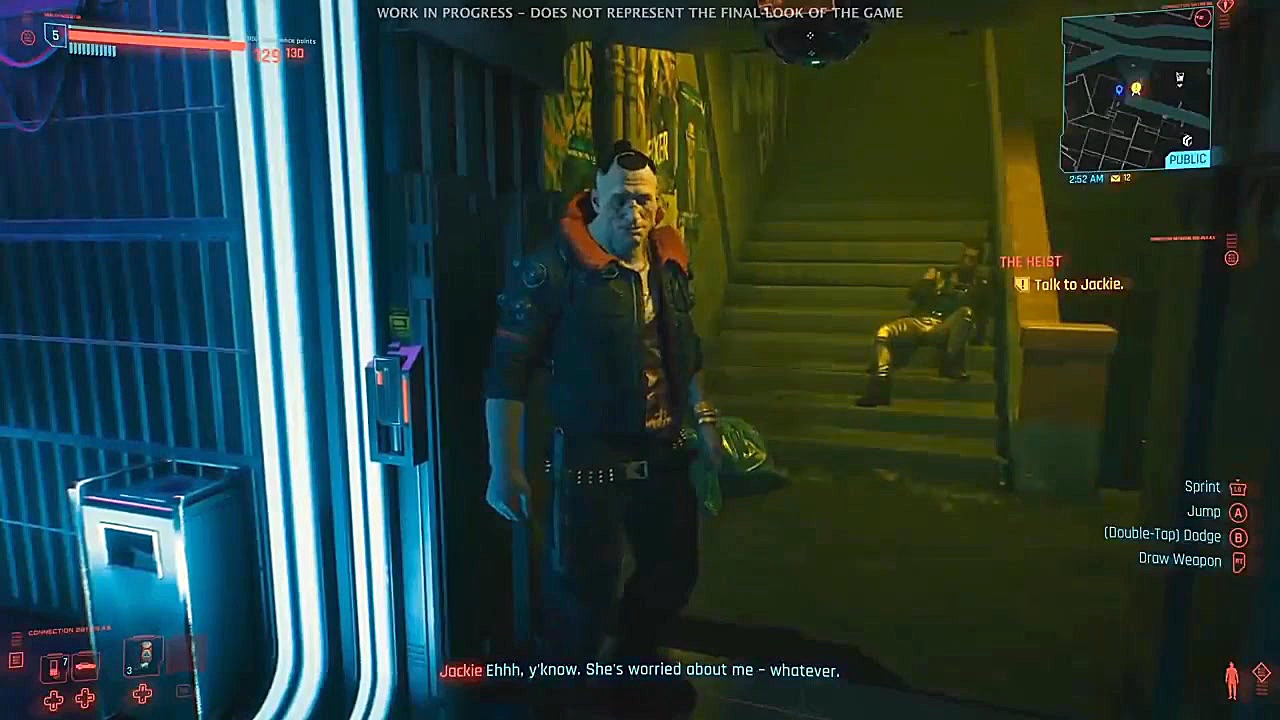Click the exclamation icon beside Talk to Jackie

[x=1021, y=285]
